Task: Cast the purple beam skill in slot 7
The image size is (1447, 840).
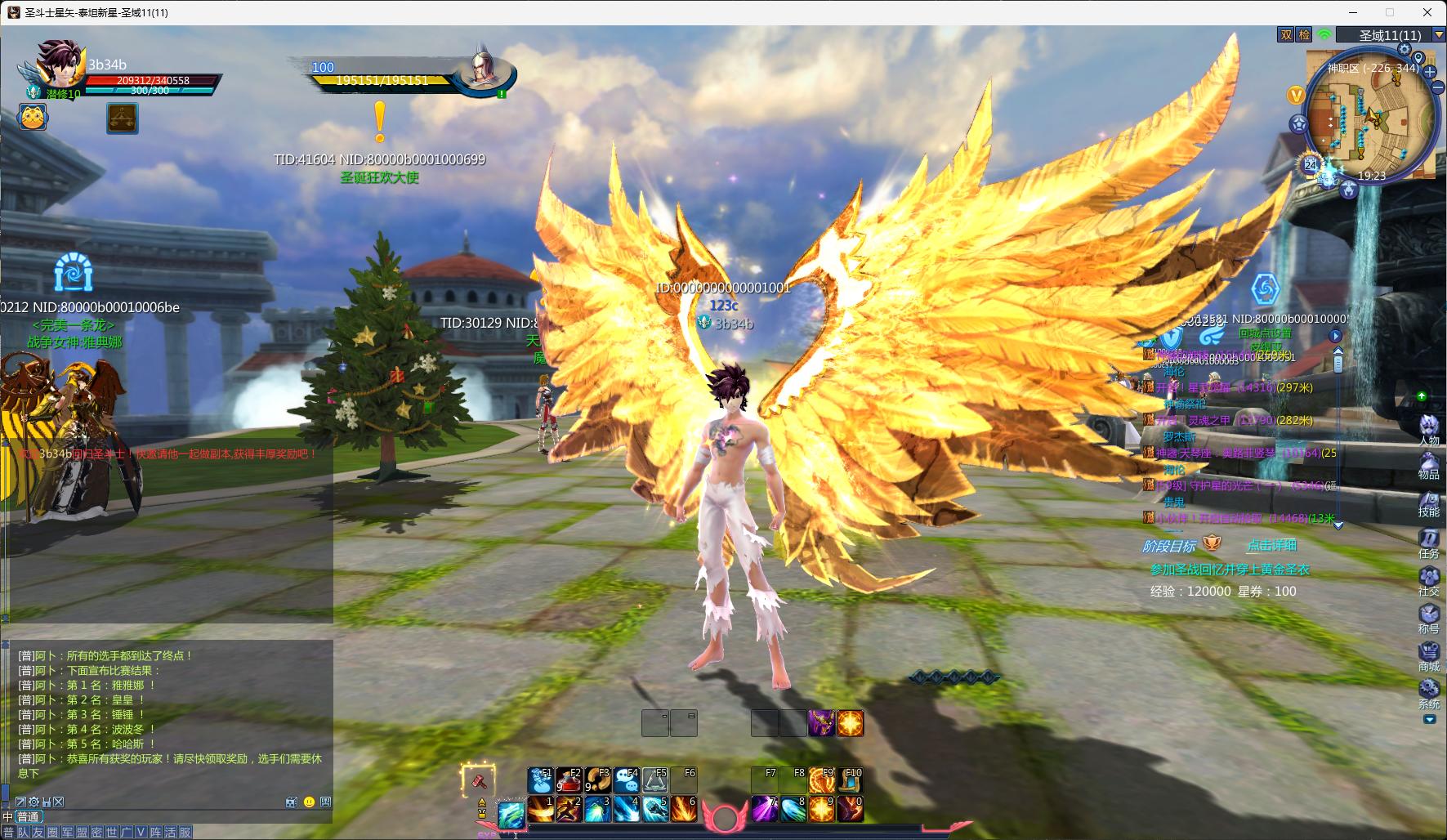Action: coord(765,809)
